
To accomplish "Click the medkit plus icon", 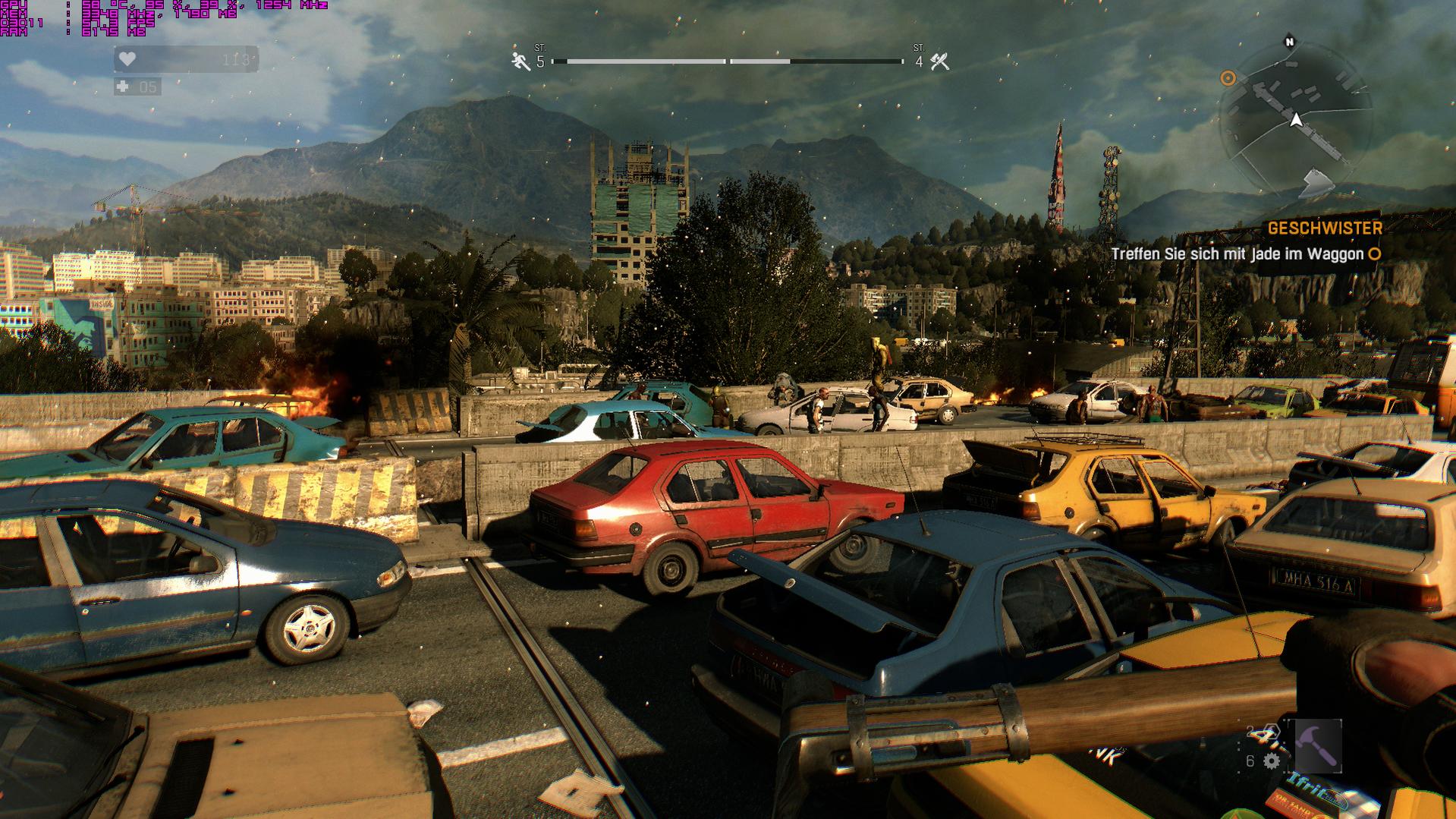I will tap(124, 87).
